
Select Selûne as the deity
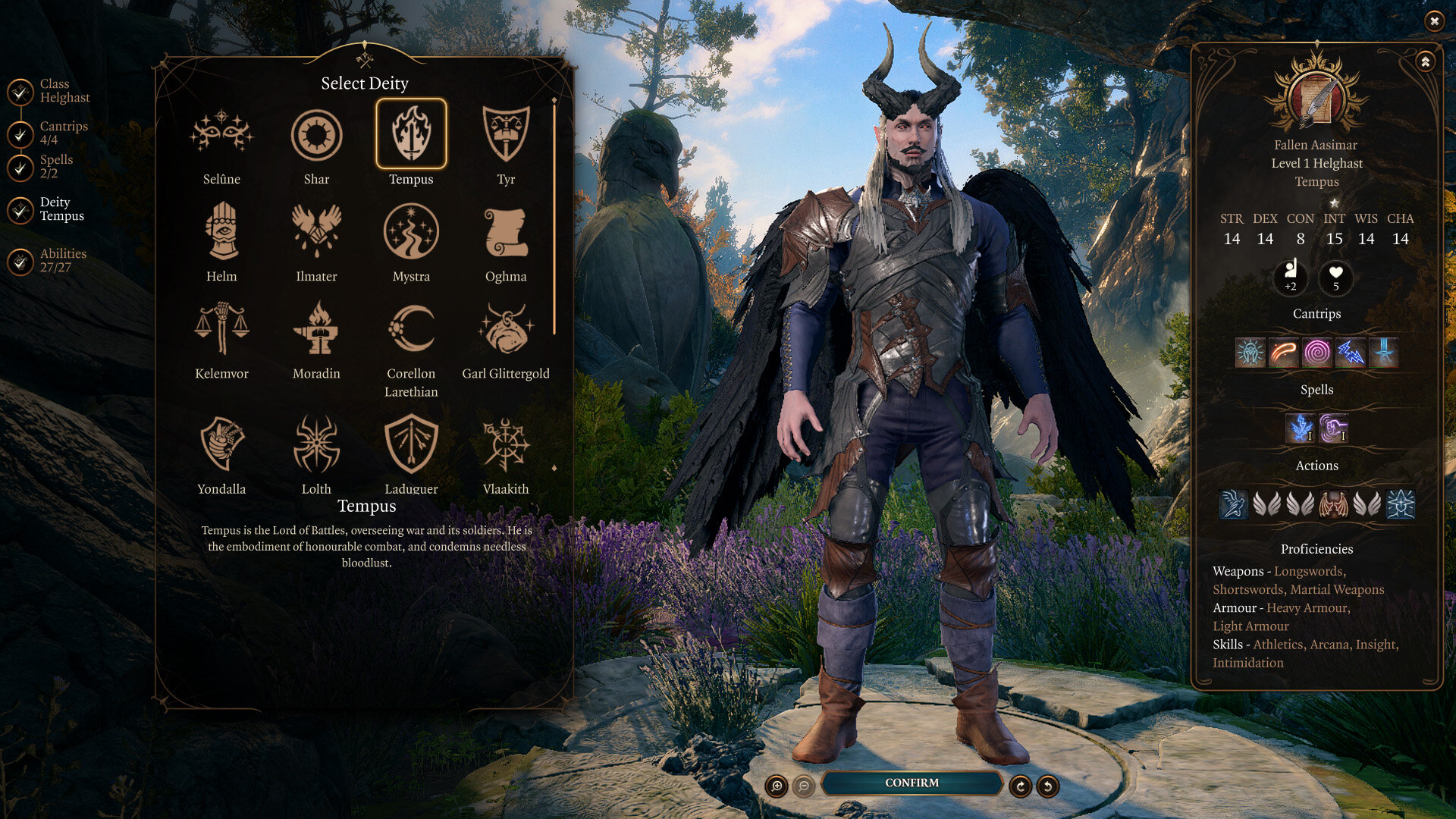point(221,136)
